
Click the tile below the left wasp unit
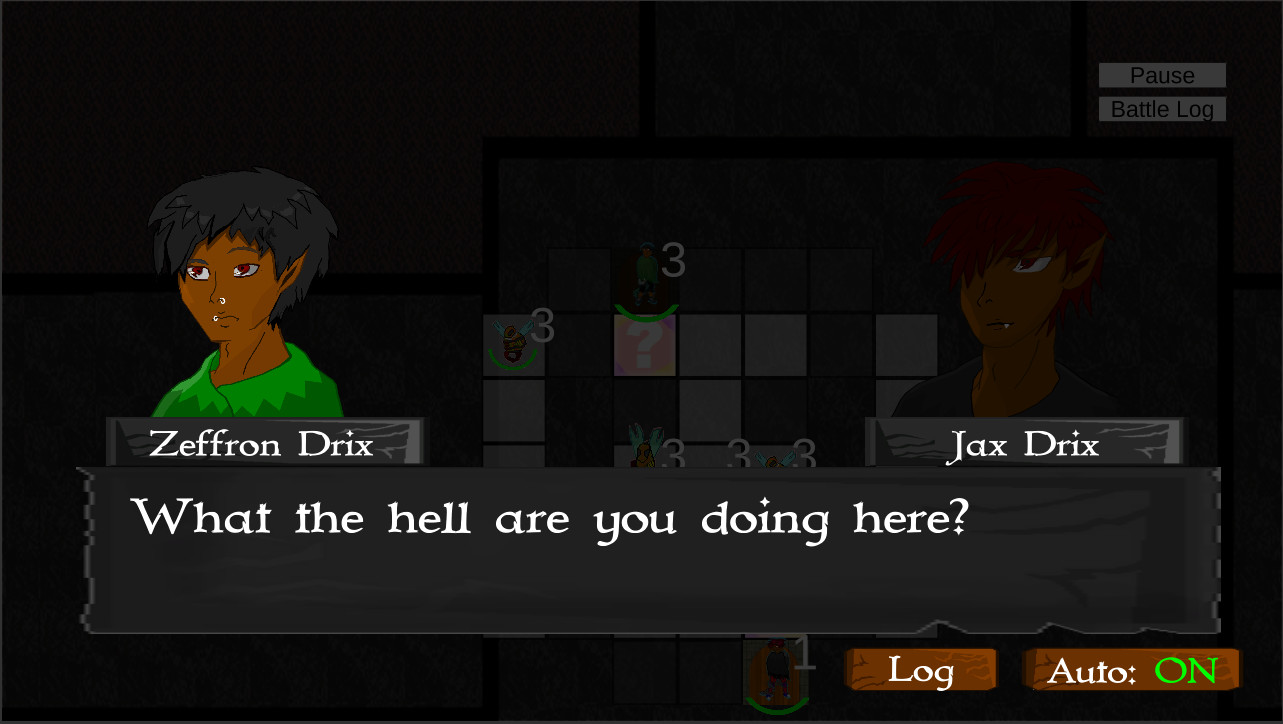[513, 410]
